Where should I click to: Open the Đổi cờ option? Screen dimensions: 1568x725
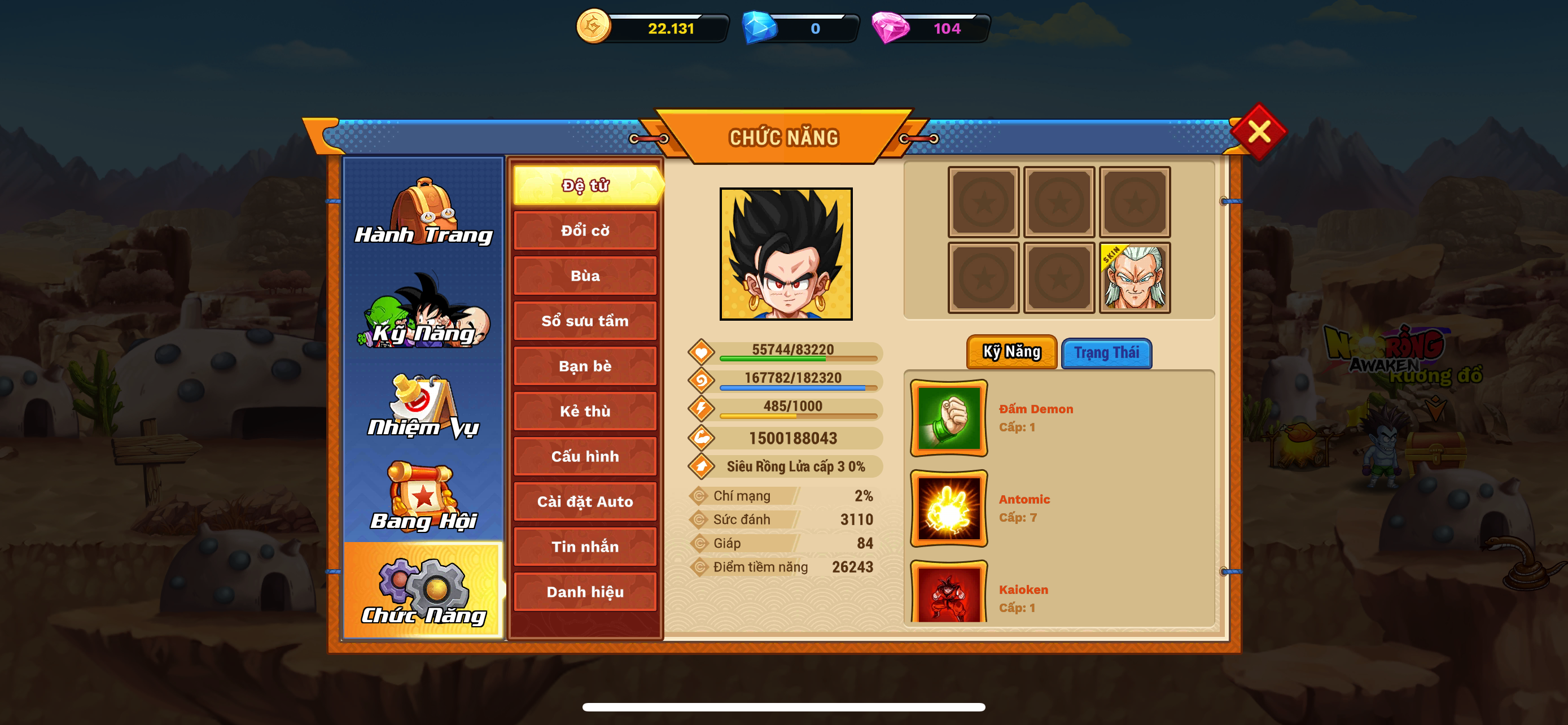(585, 231)
